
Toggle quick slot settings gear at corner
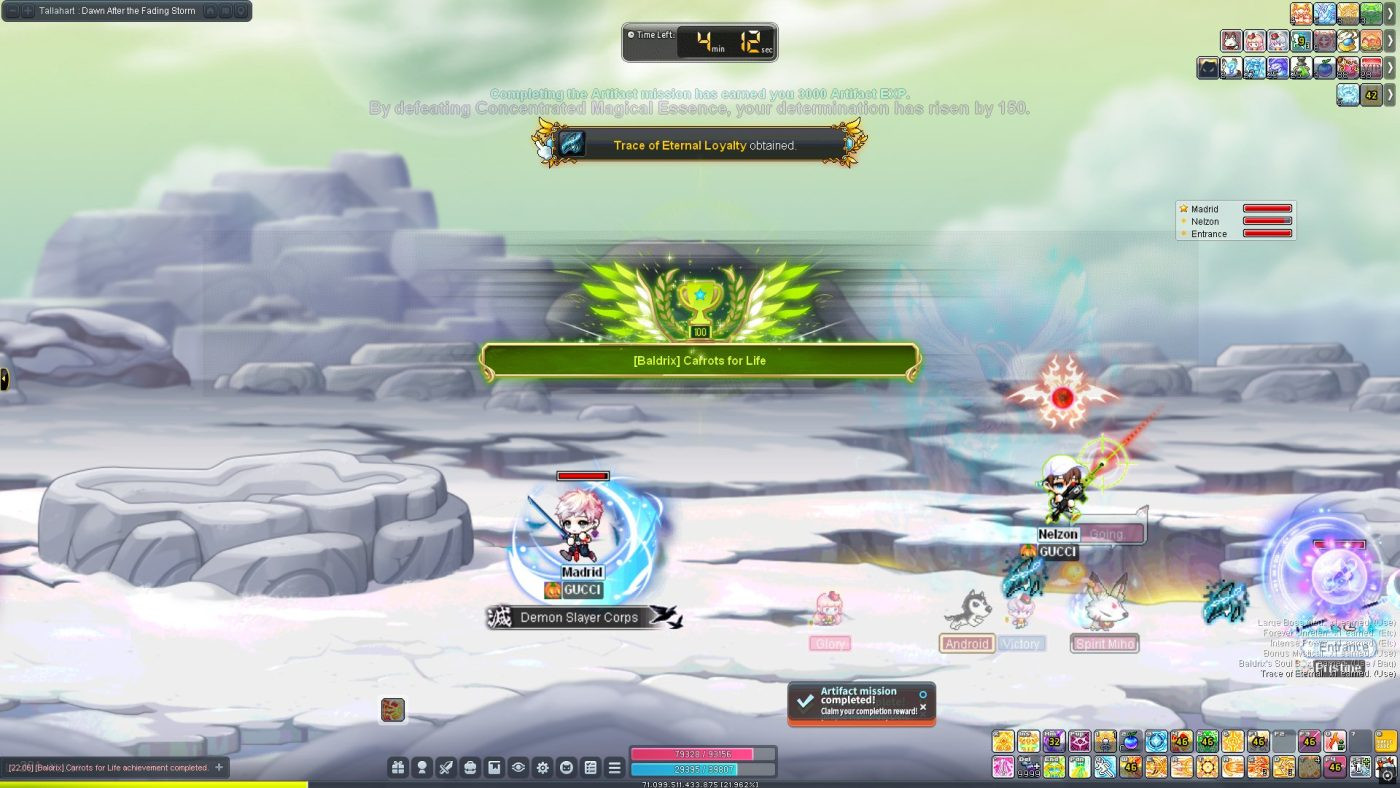pyautogui.click(x=1386, y=773)
